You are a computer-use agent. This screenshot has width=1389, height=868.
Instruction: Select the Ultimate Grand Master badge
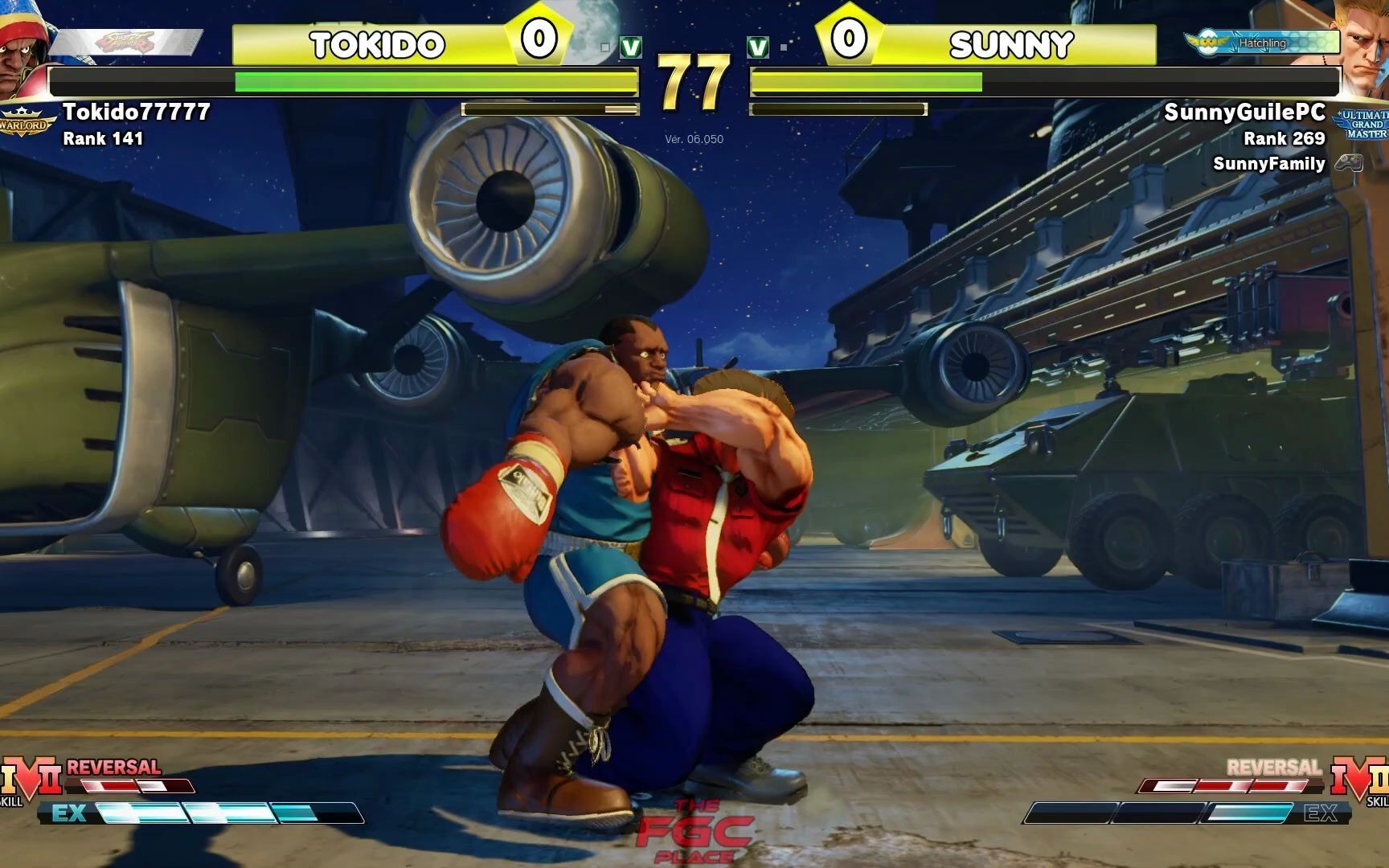(1364, 125)
